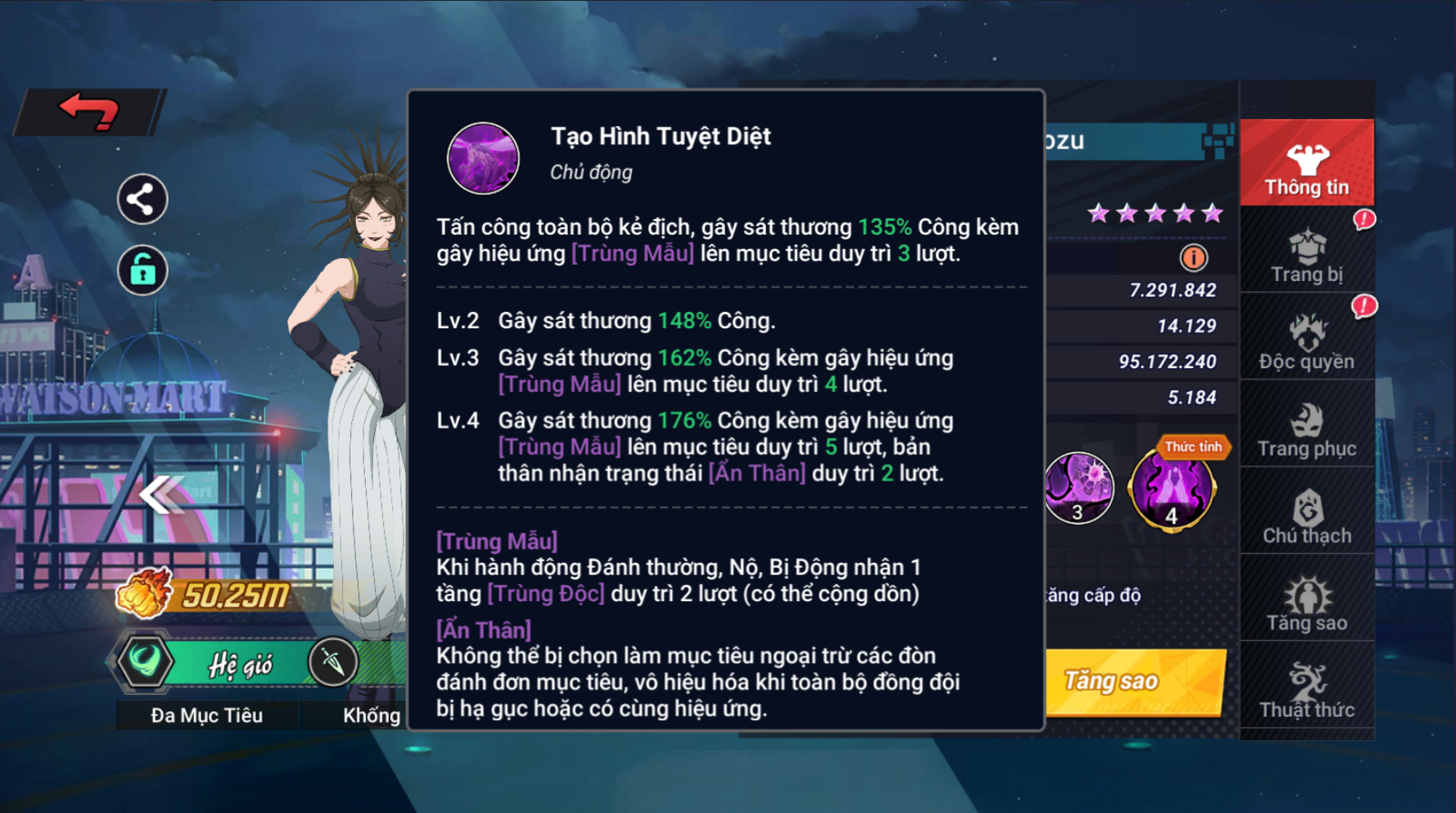Select the level 3 purple skill icon
Viewport: 1456px width, 813px height.
(1080, 488)
